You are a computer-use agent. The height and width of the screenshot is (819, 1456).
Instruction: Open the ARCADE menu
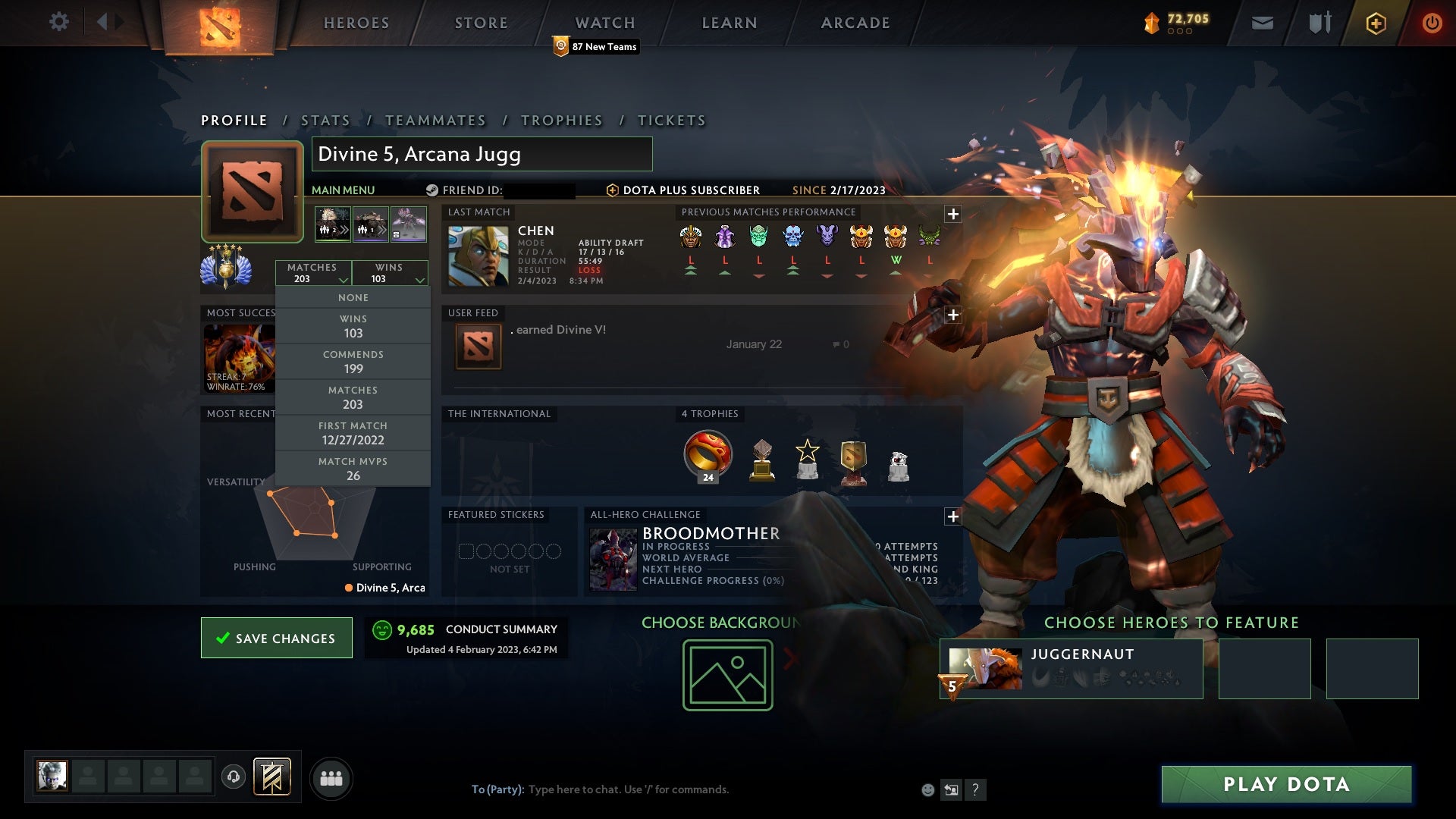tap(855, 23)
